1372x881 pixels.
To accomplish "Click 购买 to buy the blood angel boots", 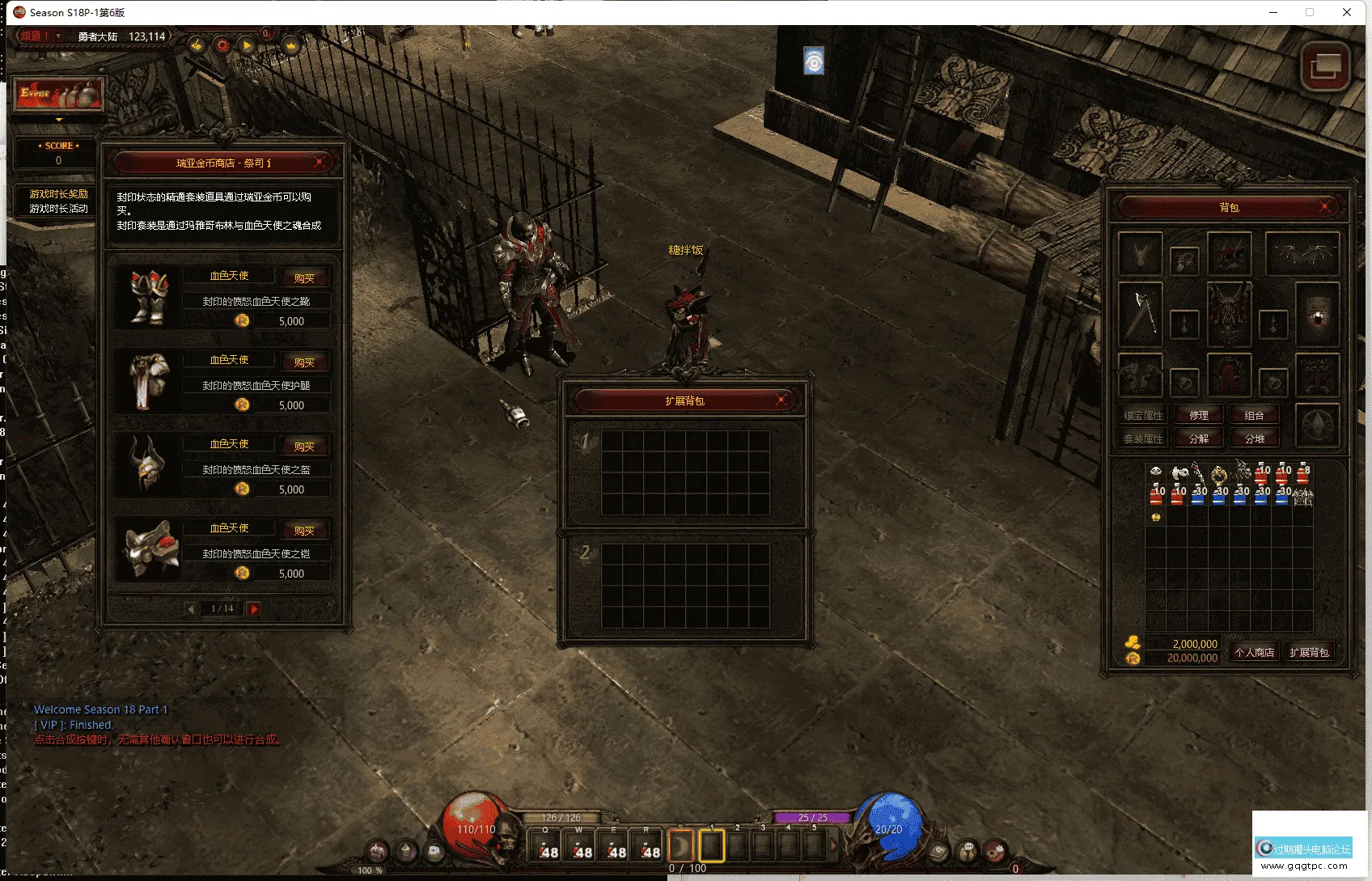I will pyautogui.click(x=305, y=277).
